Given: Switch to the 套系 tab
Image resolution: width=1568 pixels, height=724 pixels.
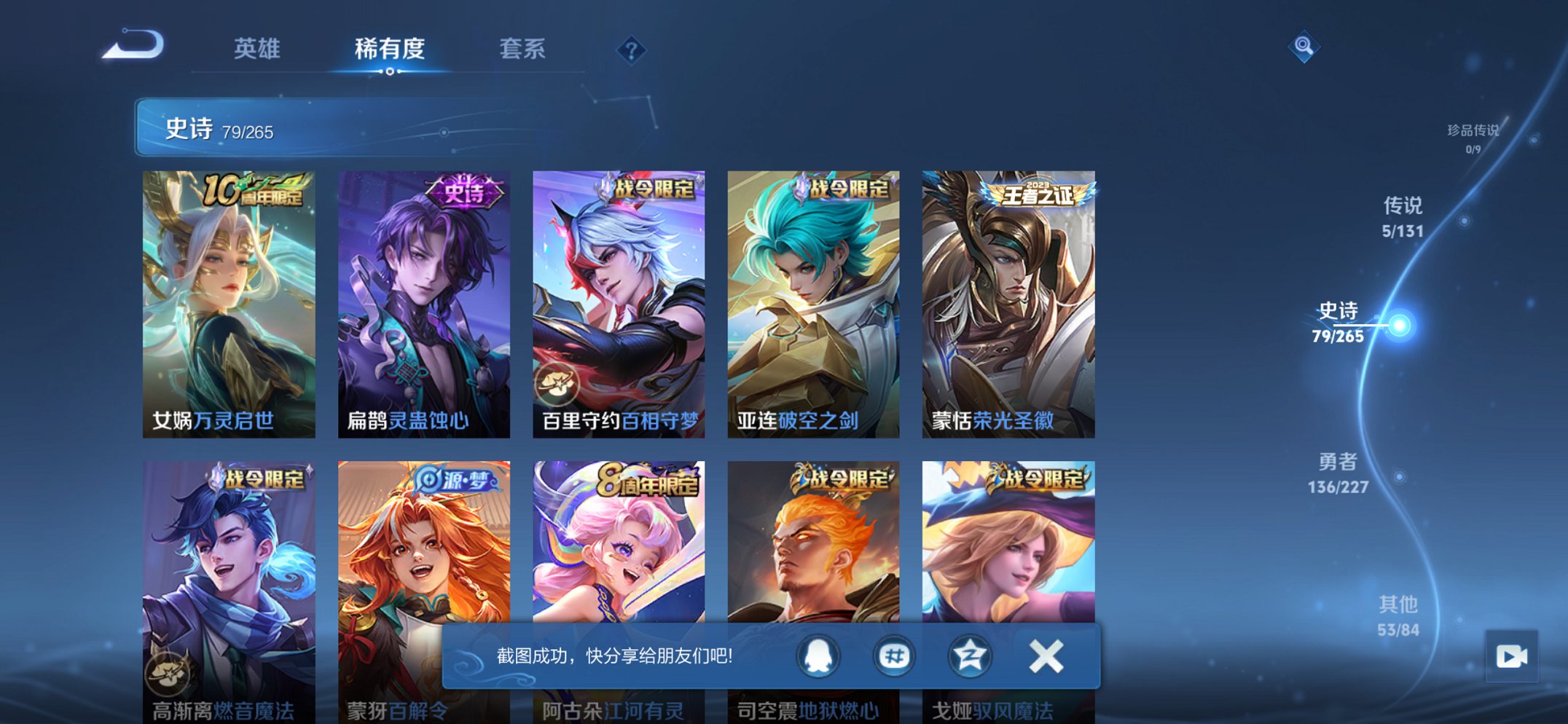Looking at the screenshot, I should point(522,50).
